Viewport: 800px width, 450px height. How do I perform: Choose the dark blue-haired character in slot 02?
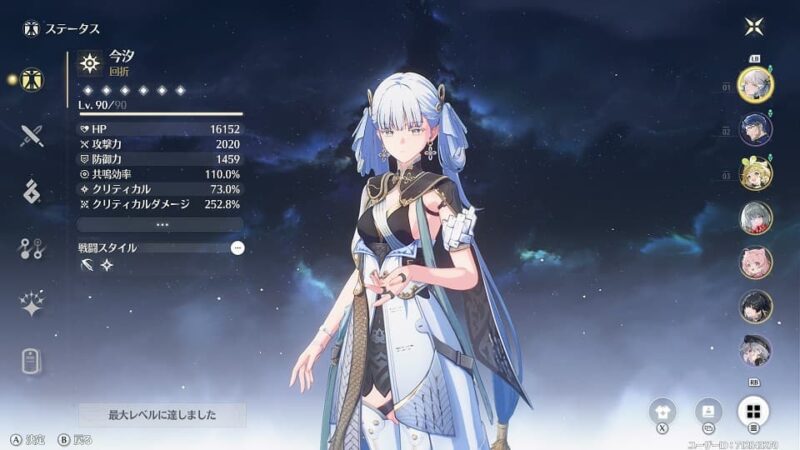[755, 129]
